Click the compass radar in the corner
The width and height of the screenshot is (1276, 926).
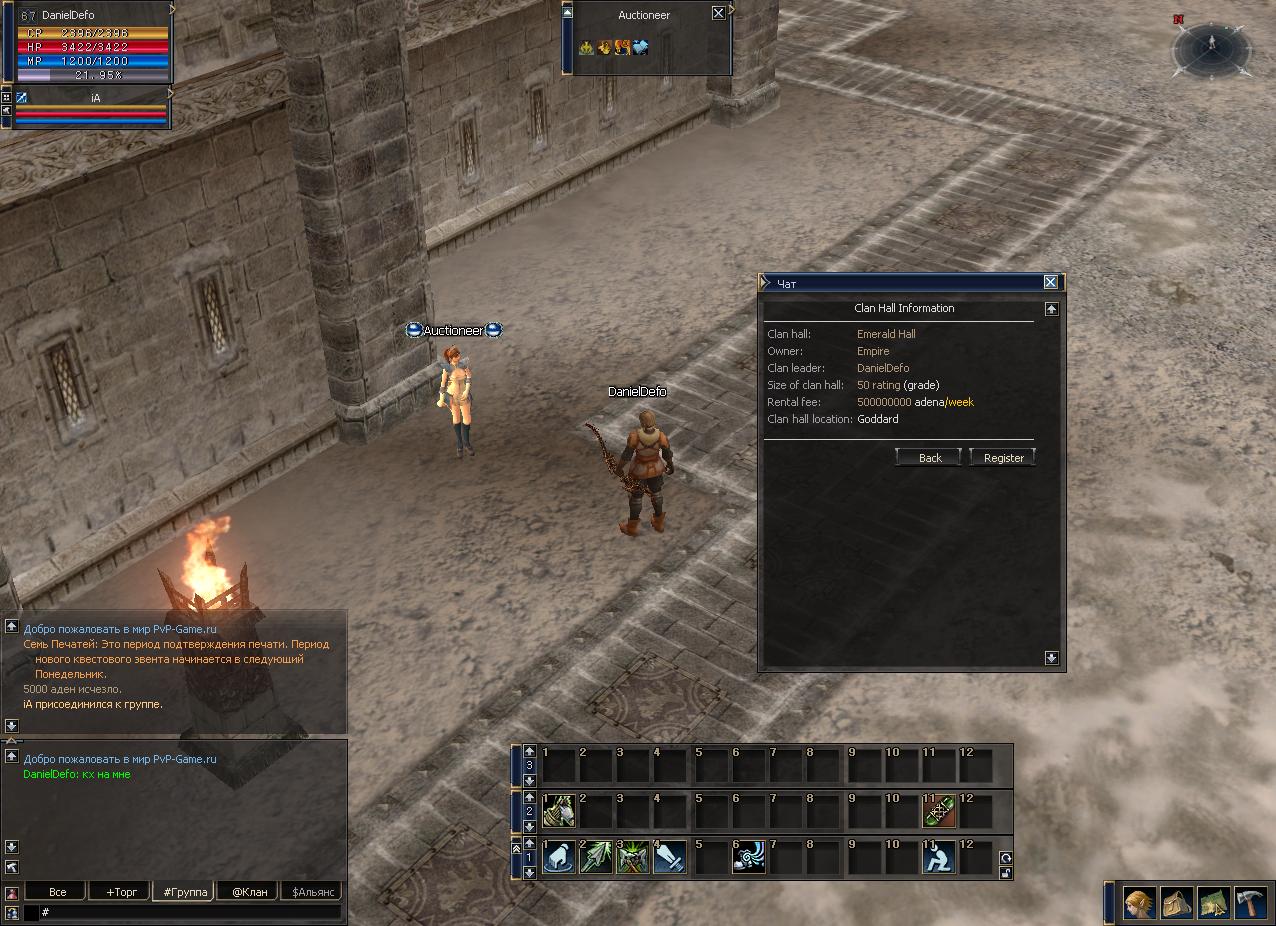[1212, 48]
